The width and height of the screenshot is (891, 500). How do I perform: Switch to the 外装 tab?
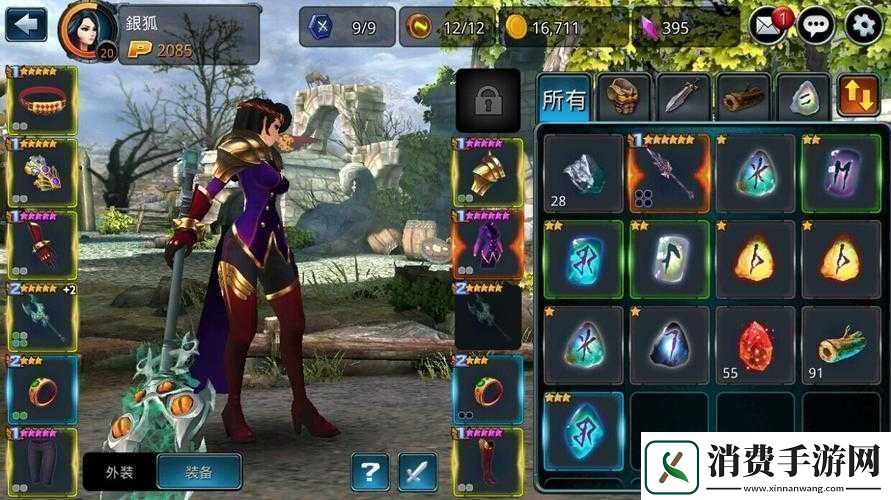119,471
